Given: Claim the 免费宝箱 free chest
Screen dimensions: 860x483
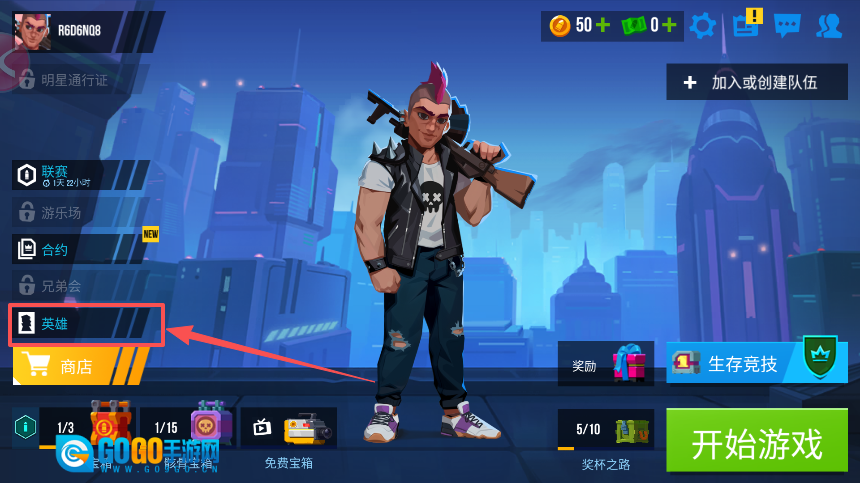Looking at the screenshot, I should 289,430.
